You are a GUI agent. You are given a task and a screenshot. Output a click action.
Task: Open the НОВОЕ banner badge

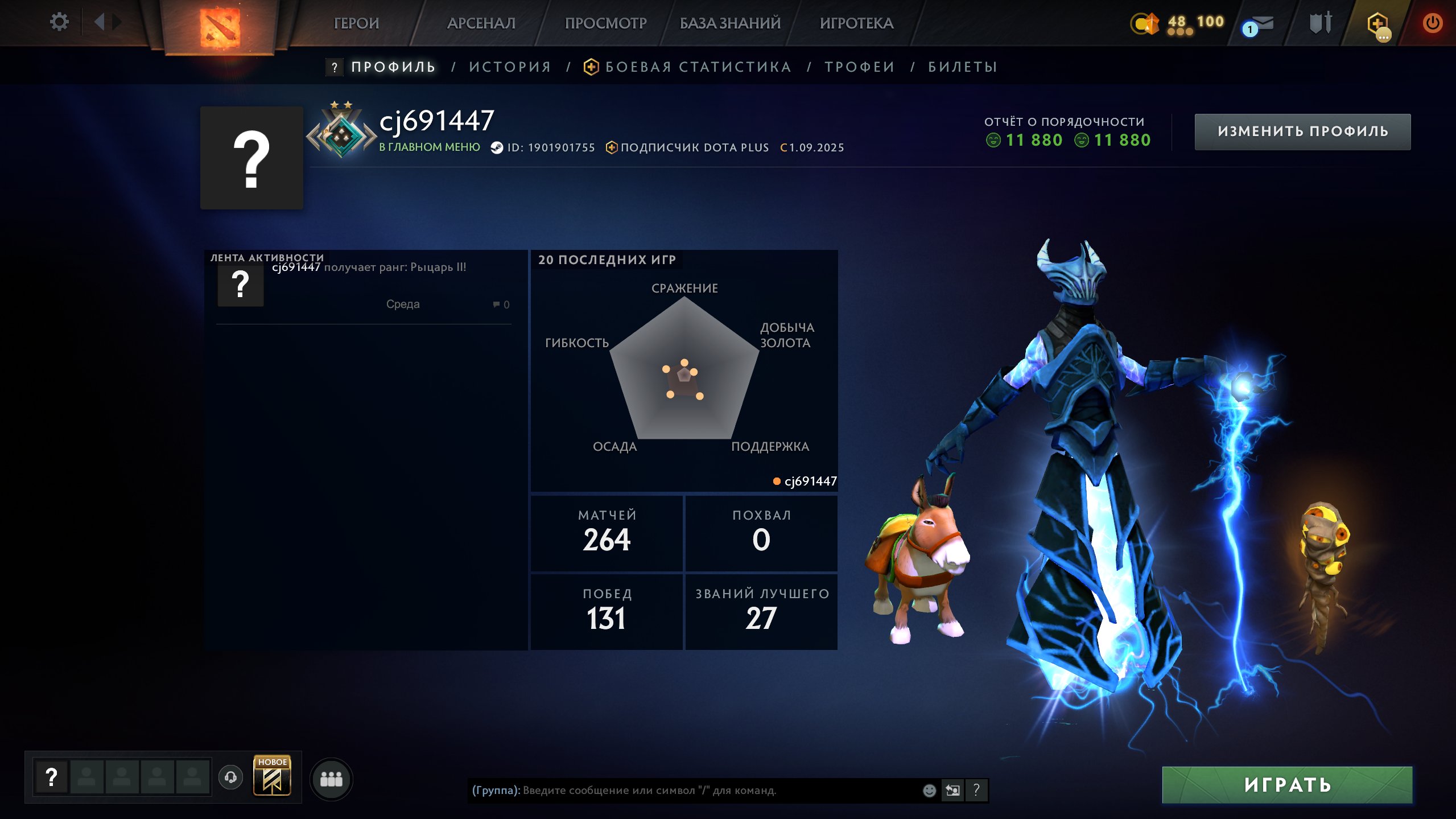click(272, 775)
